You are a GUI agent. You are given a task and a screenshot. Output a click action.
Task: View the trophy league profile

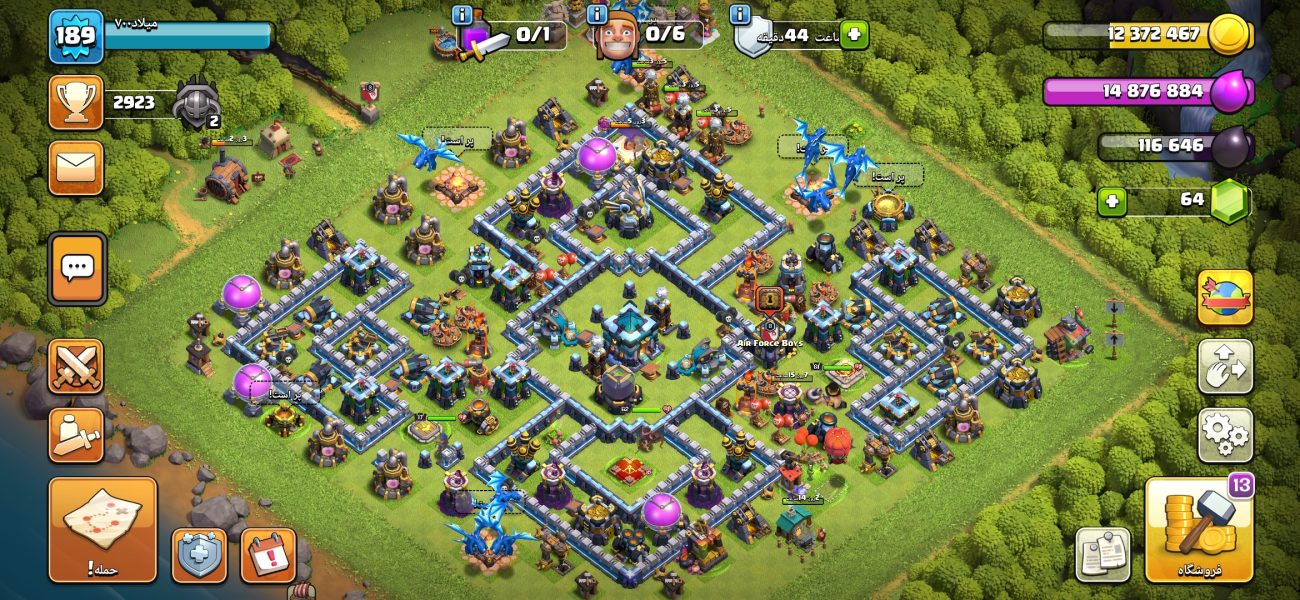tap(76, 102)
